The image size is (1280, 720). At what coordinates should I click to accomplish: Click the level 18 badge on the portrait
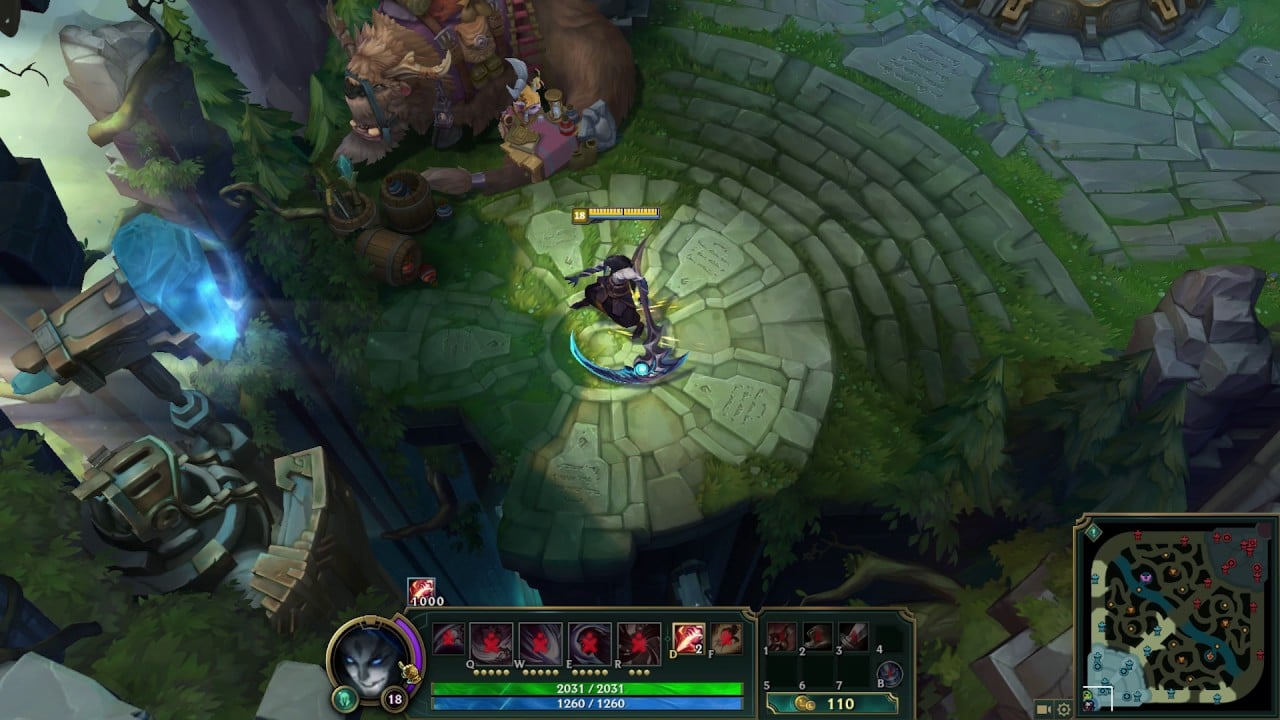394,698
